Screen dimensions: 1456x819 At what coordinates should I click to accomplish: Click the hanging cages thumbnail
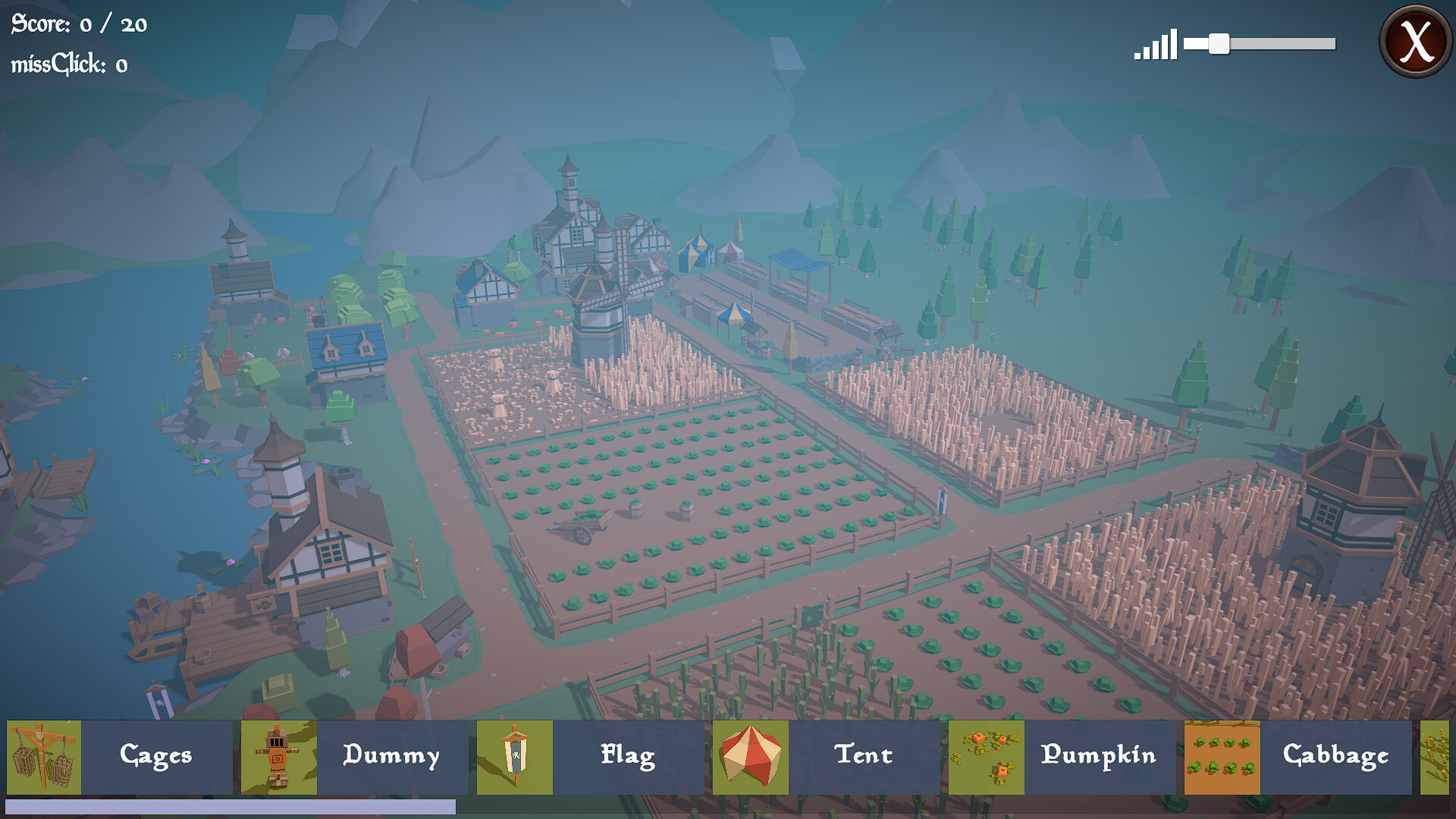coord(44,757)
